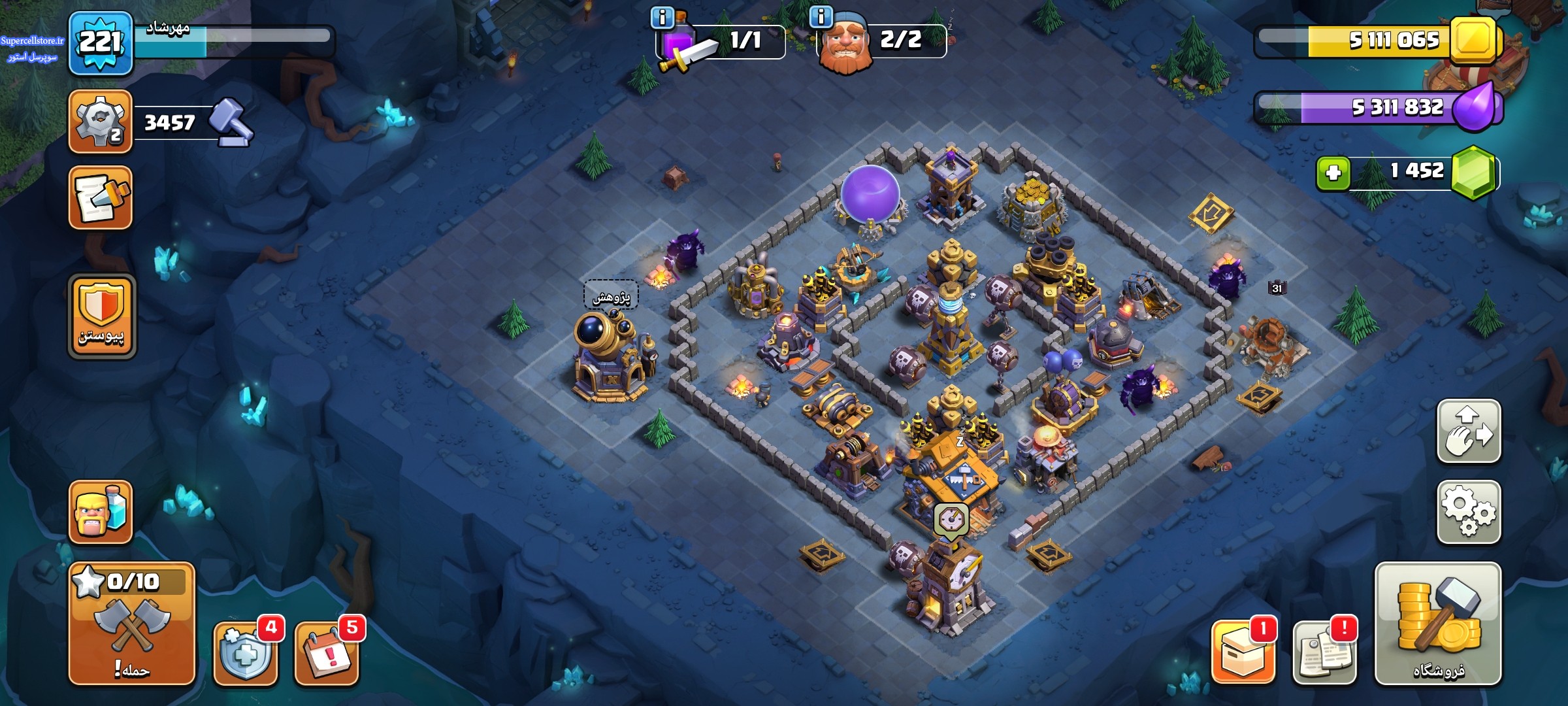The image size is (1568, 706).
Task: Open the orange chest box with badge 1
Action: [x=1243, y=652]
